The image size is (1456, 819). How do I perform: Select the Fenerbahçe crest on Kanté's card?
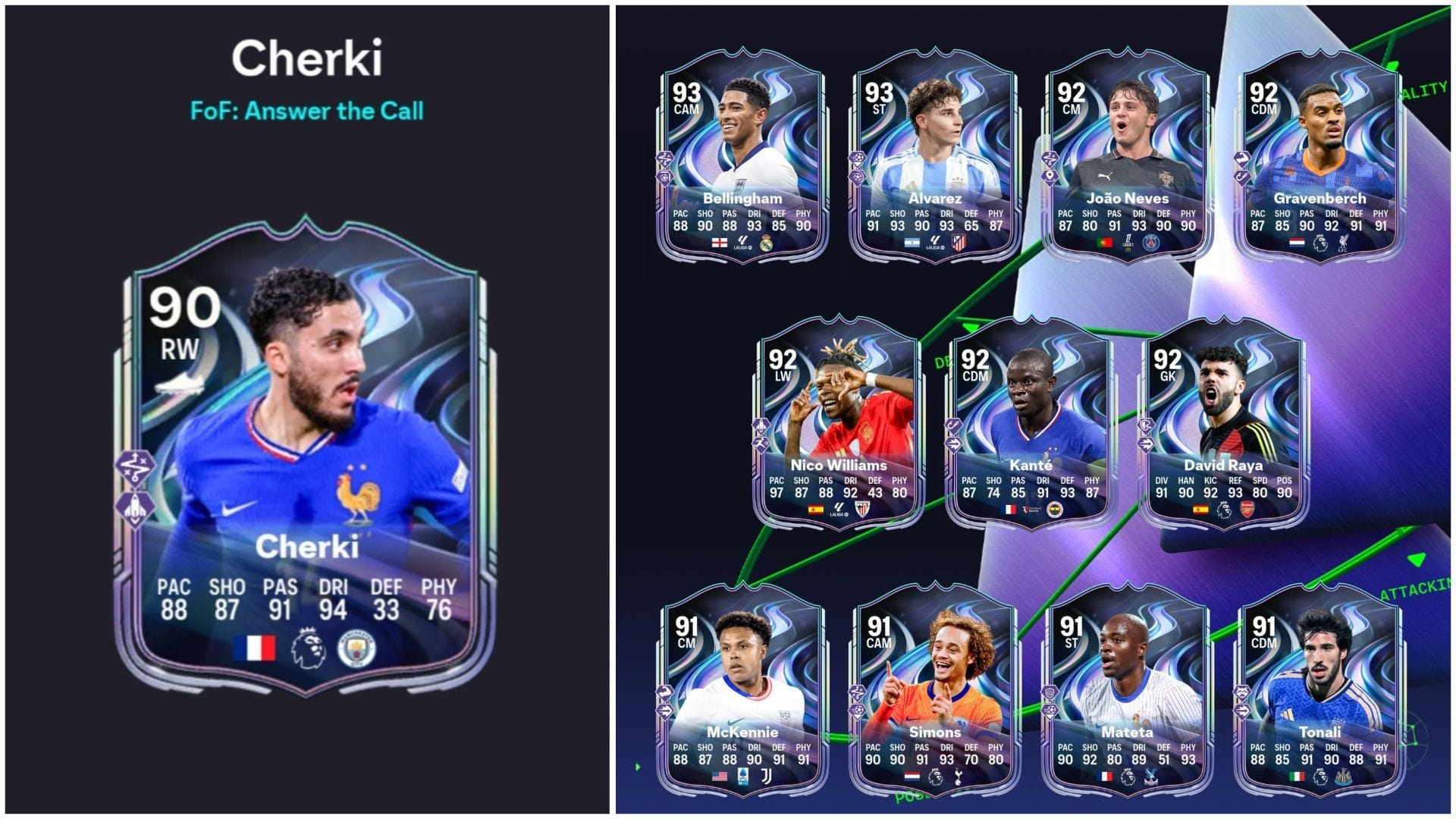[x=1055, y=510]
